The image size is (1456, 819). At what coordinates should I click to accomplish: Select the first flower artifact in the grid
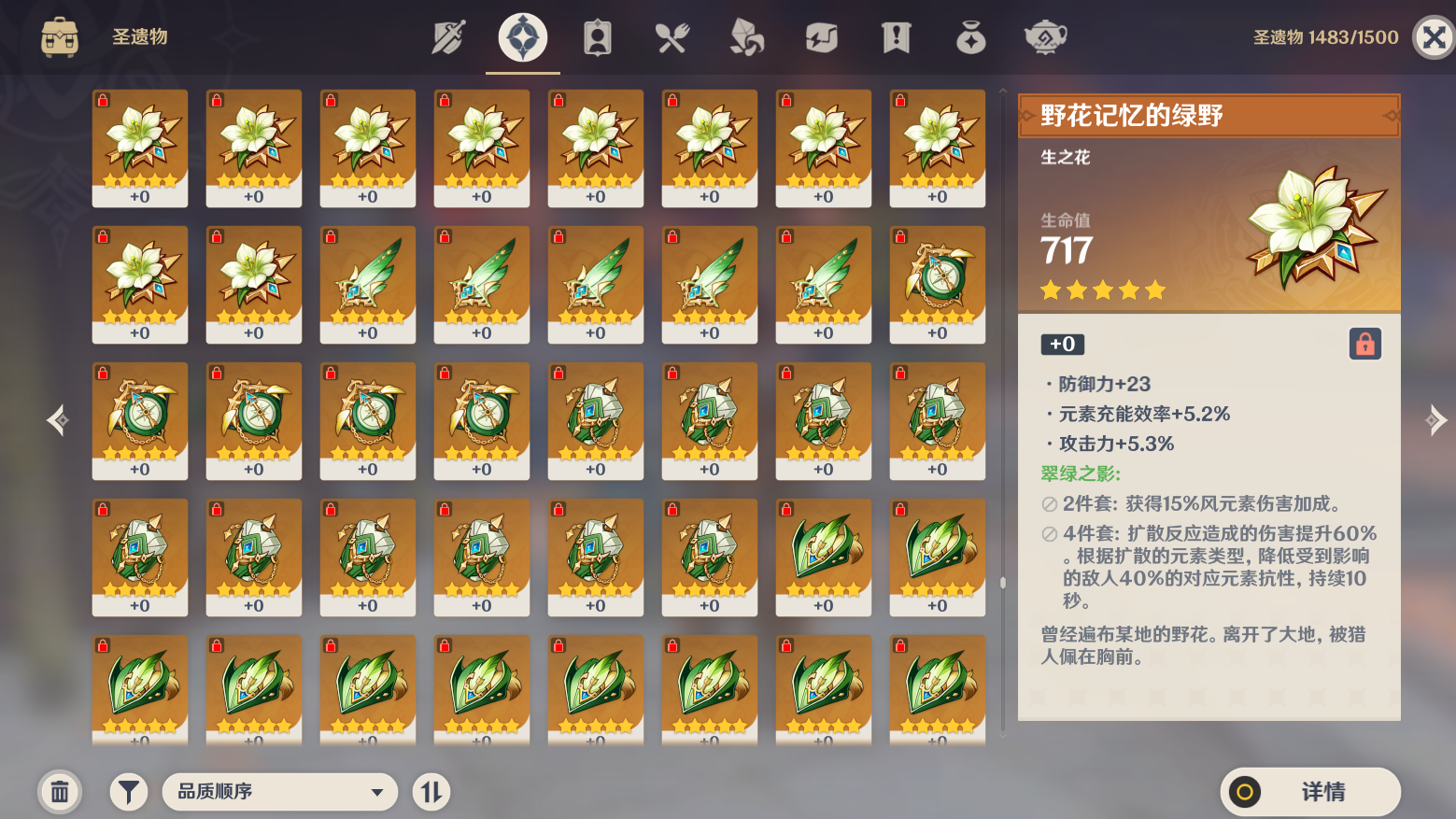(x=140, y=148)
